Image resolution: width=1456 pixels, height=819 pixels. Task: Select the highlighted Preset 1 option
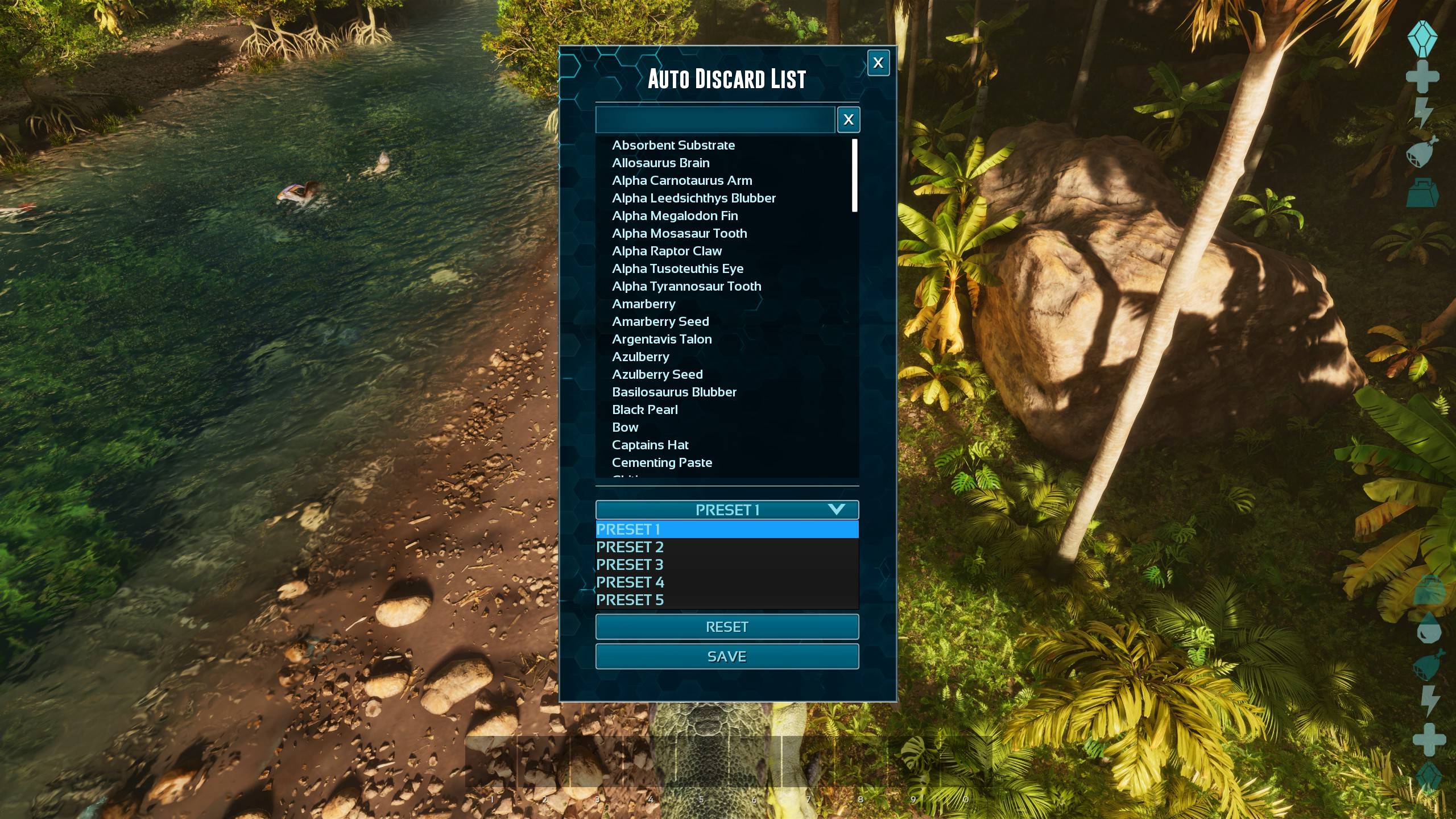[x=727, y=530]
